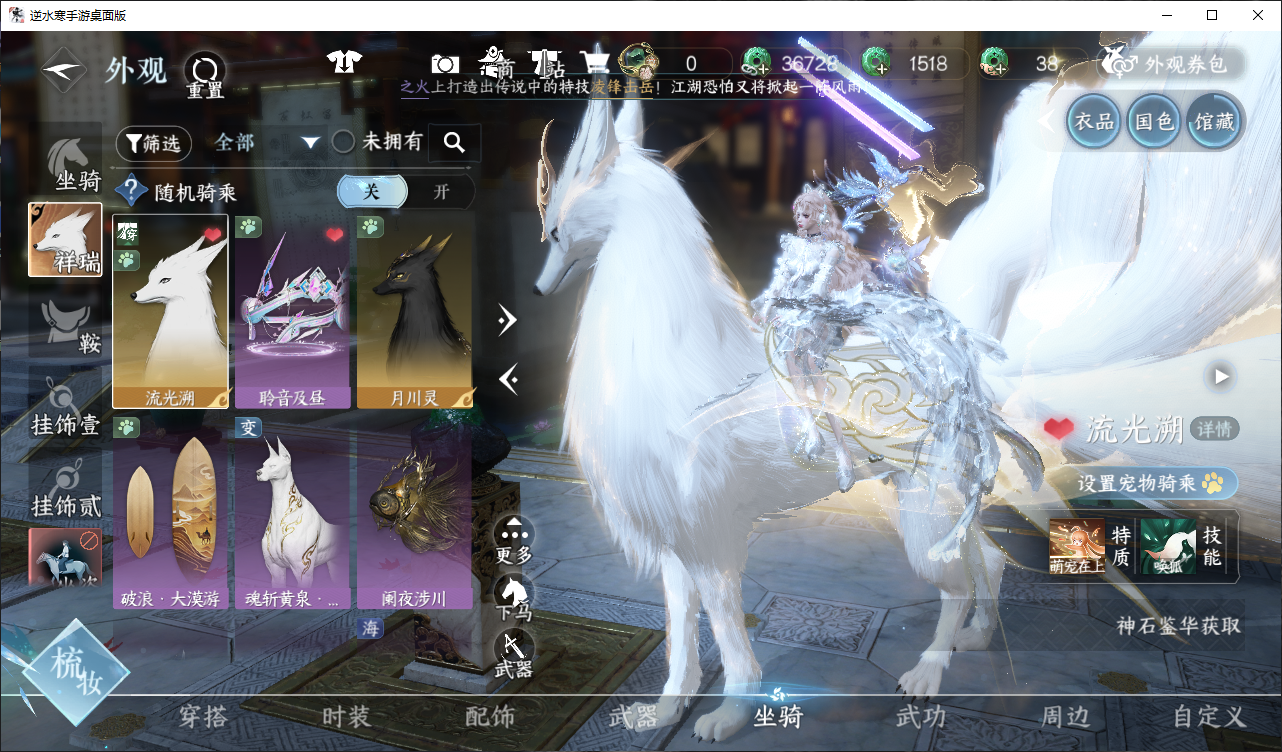
Task: Show 详情 for 流光溯
Action: (1215, 430)
